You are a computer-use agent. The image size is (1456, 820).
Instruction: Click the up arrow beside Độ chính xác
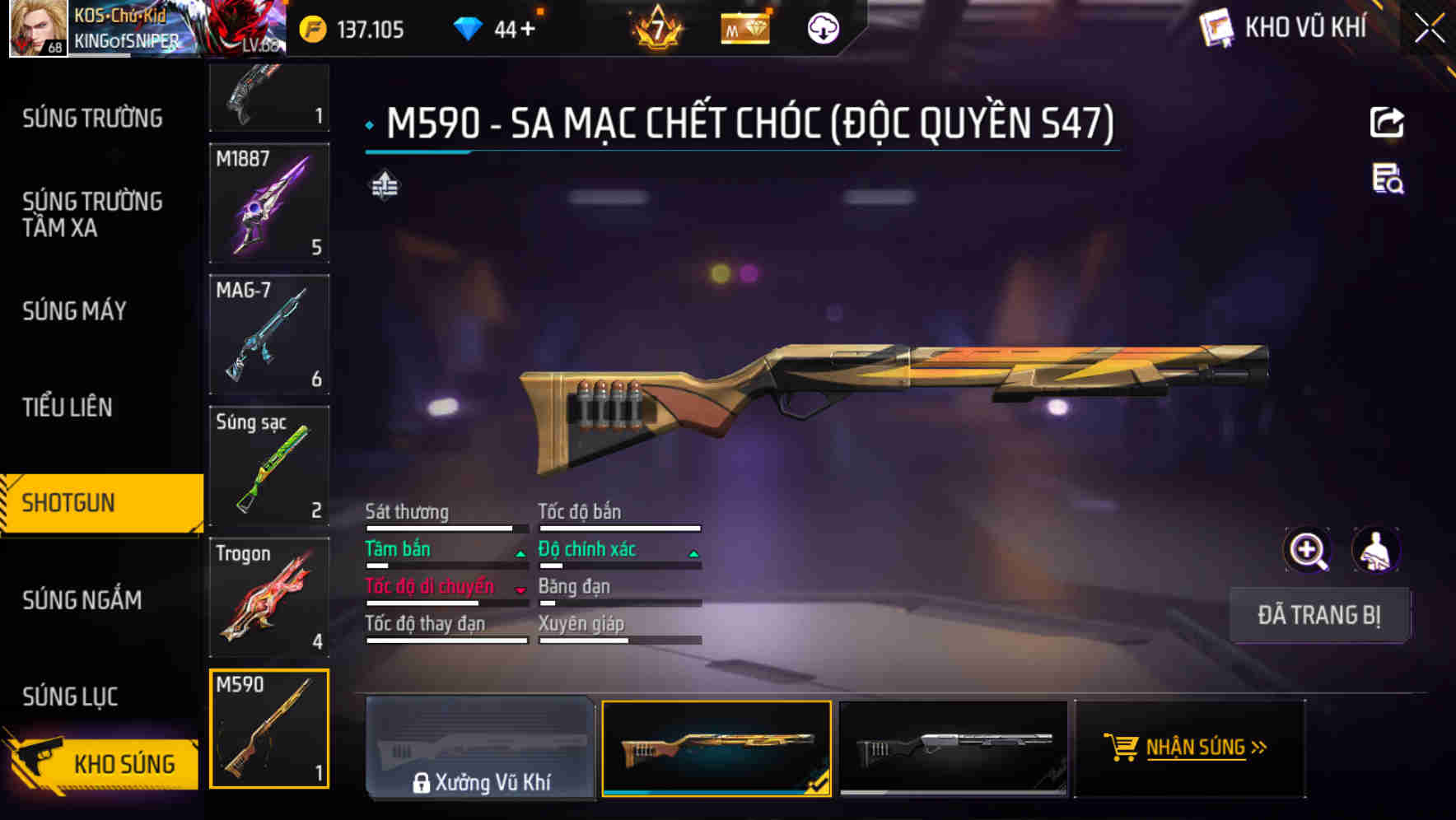[x=693, y=552]
